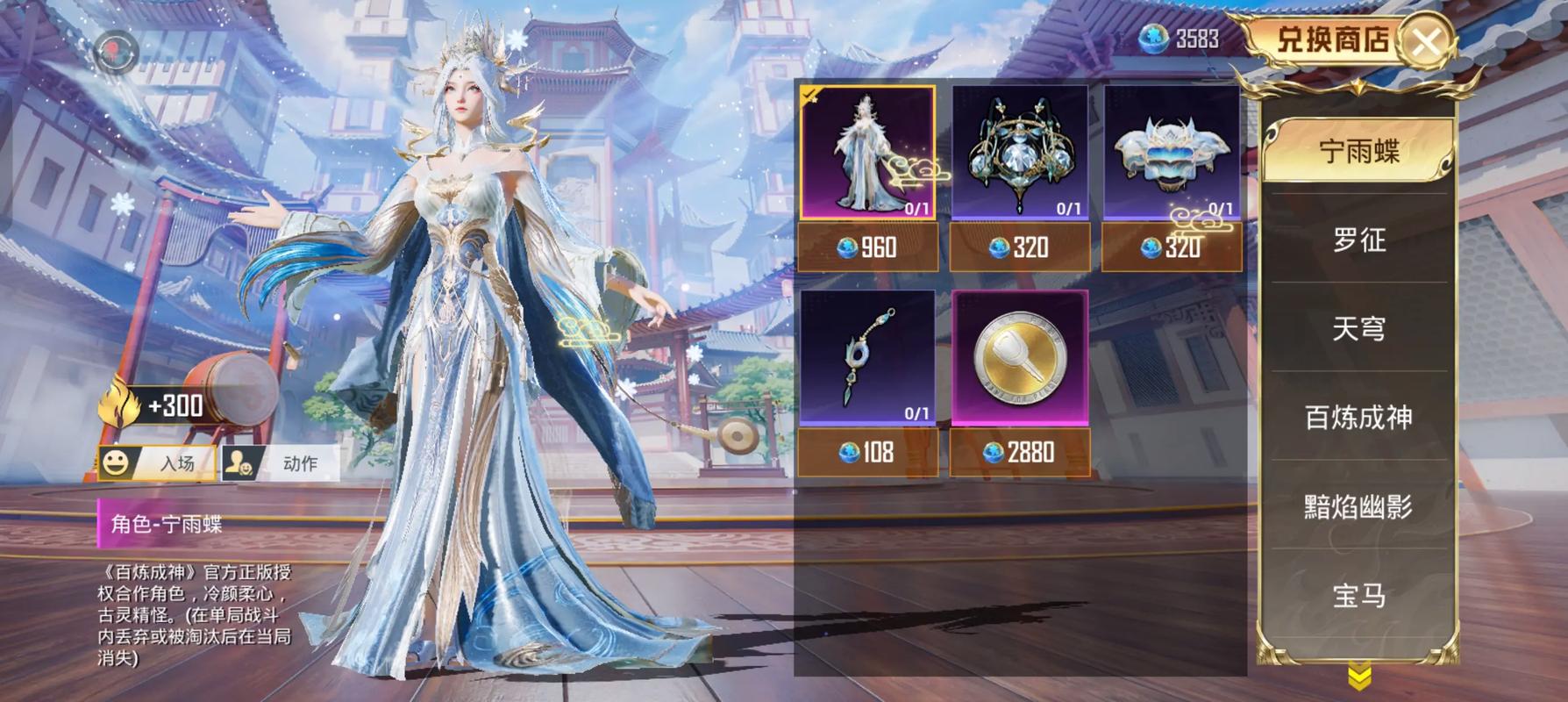Preview the 入场 entrance animation
The width and height of the screenshot is (1568, 702).
pos(158,462)
